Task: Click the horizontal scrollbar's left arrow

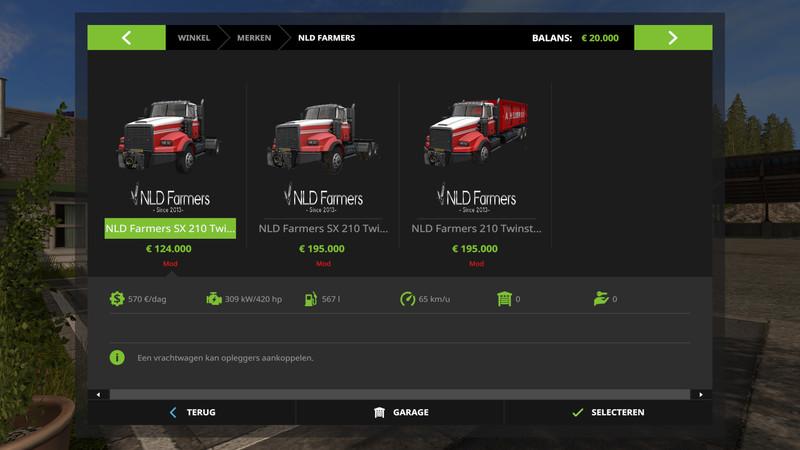Action: click(98, 395)
